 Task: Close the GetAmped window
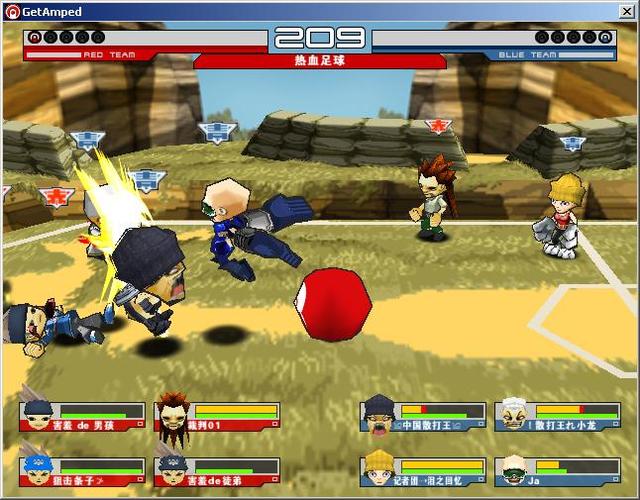(x=627, y=10)
